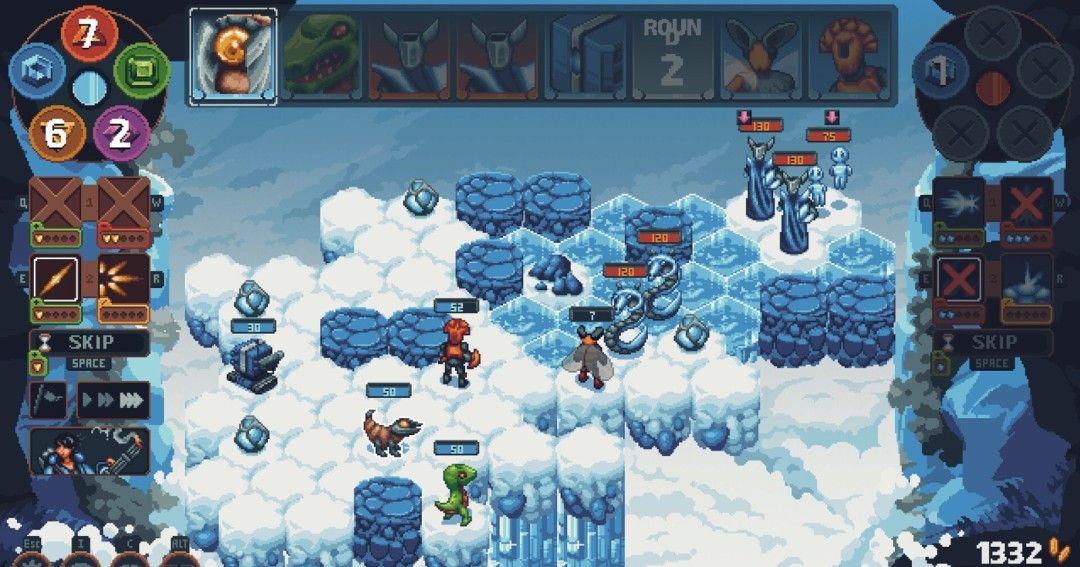Click the enemy ice shard burst ability
Image resolution: width=1080 pixels, height=567 pixels.
[x=958, y=203]
